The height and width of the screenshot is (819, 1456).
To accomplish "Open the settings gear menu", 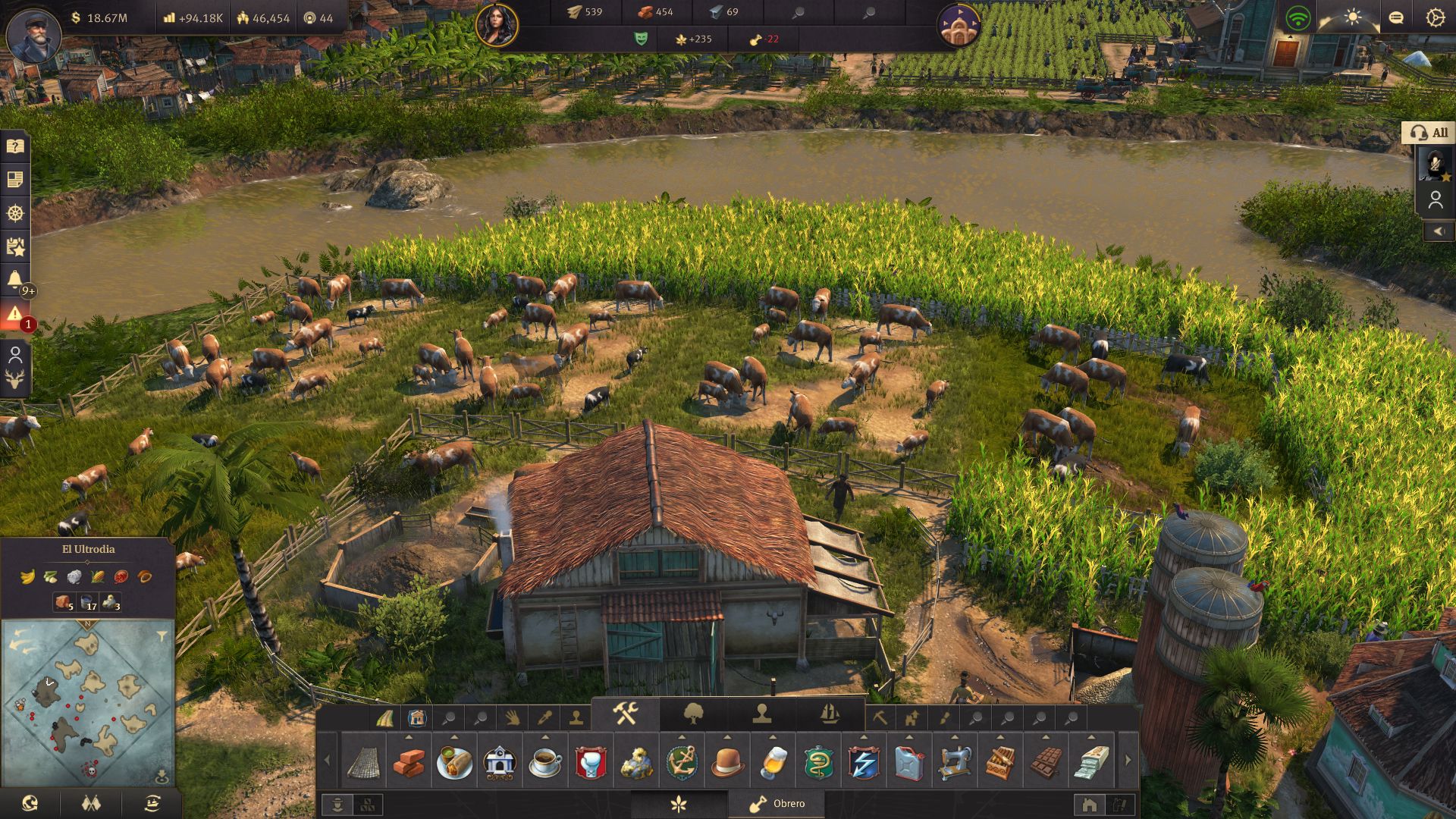I will 1435,18.
